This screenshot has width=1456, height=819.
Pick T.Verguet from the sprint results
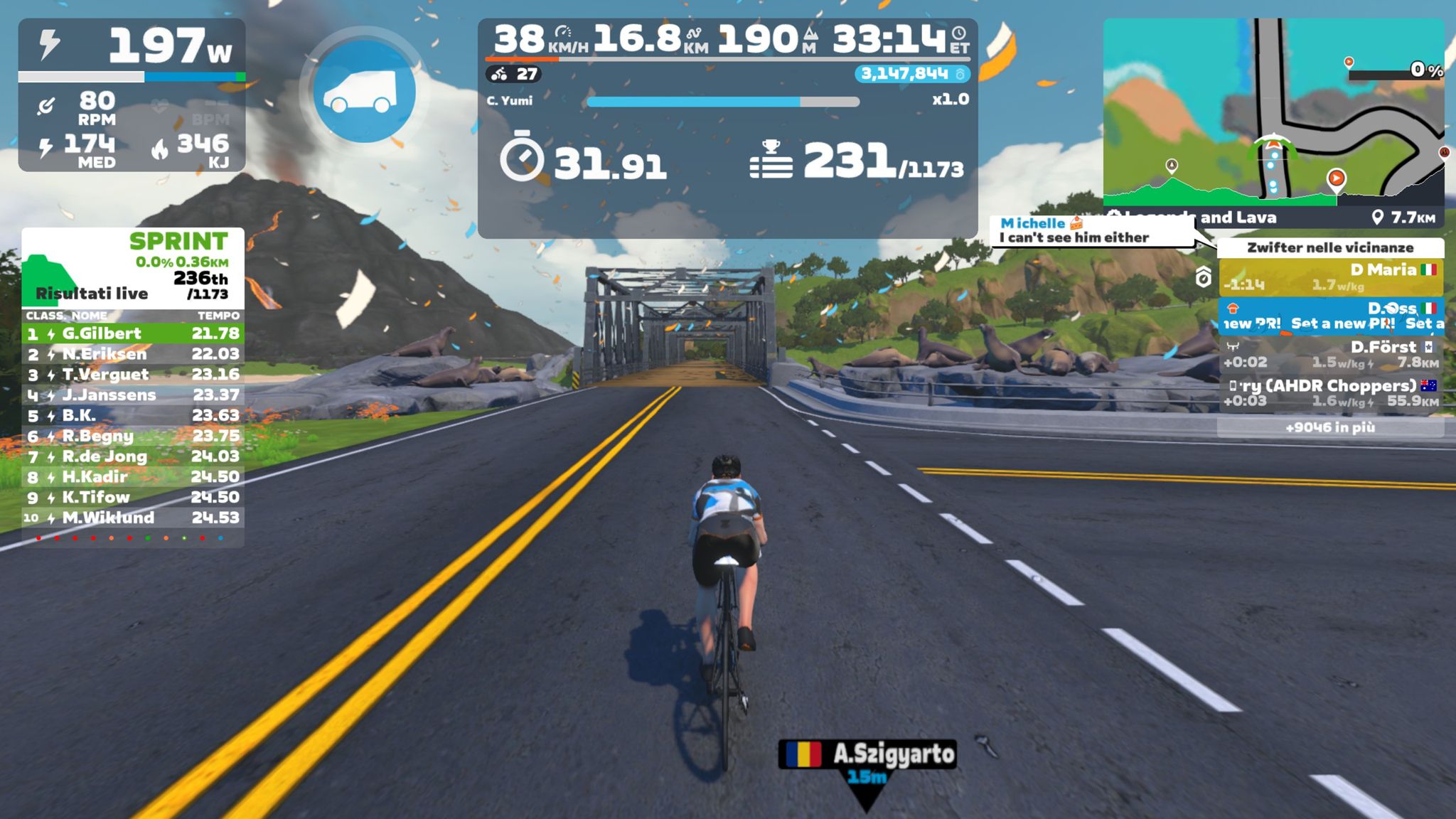coord(133,375)
